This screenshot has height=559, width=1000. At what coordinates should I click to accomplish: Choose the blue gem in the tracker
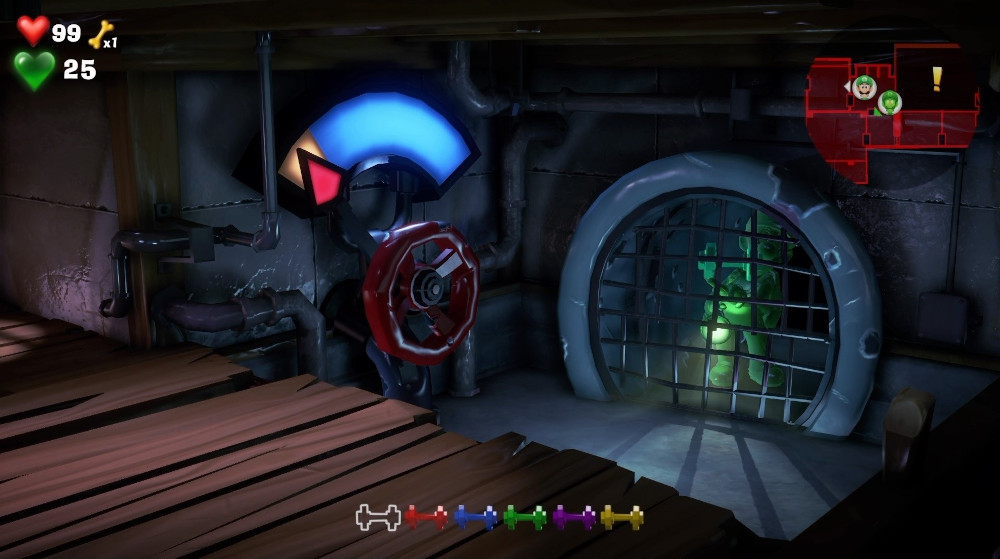(x=475, y=517)
